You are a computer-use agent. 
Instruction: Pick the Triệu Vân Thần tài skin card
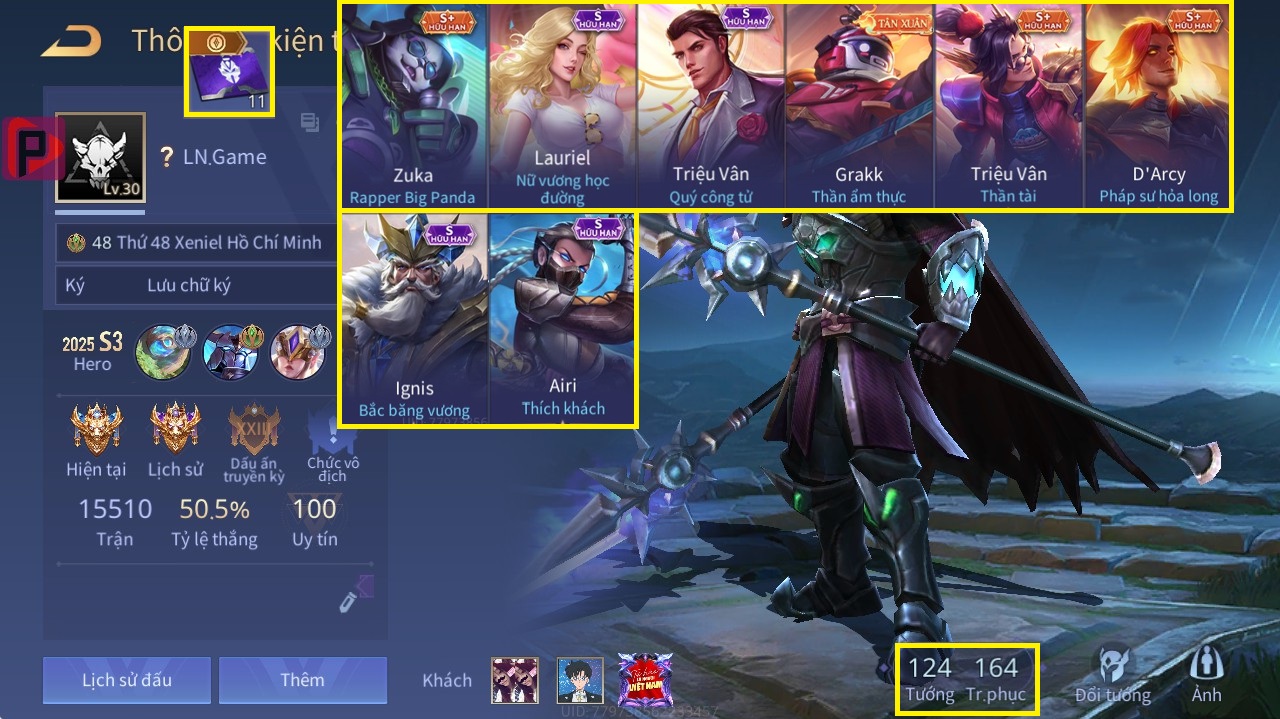pyautogui.click(x=1008, y=105)
